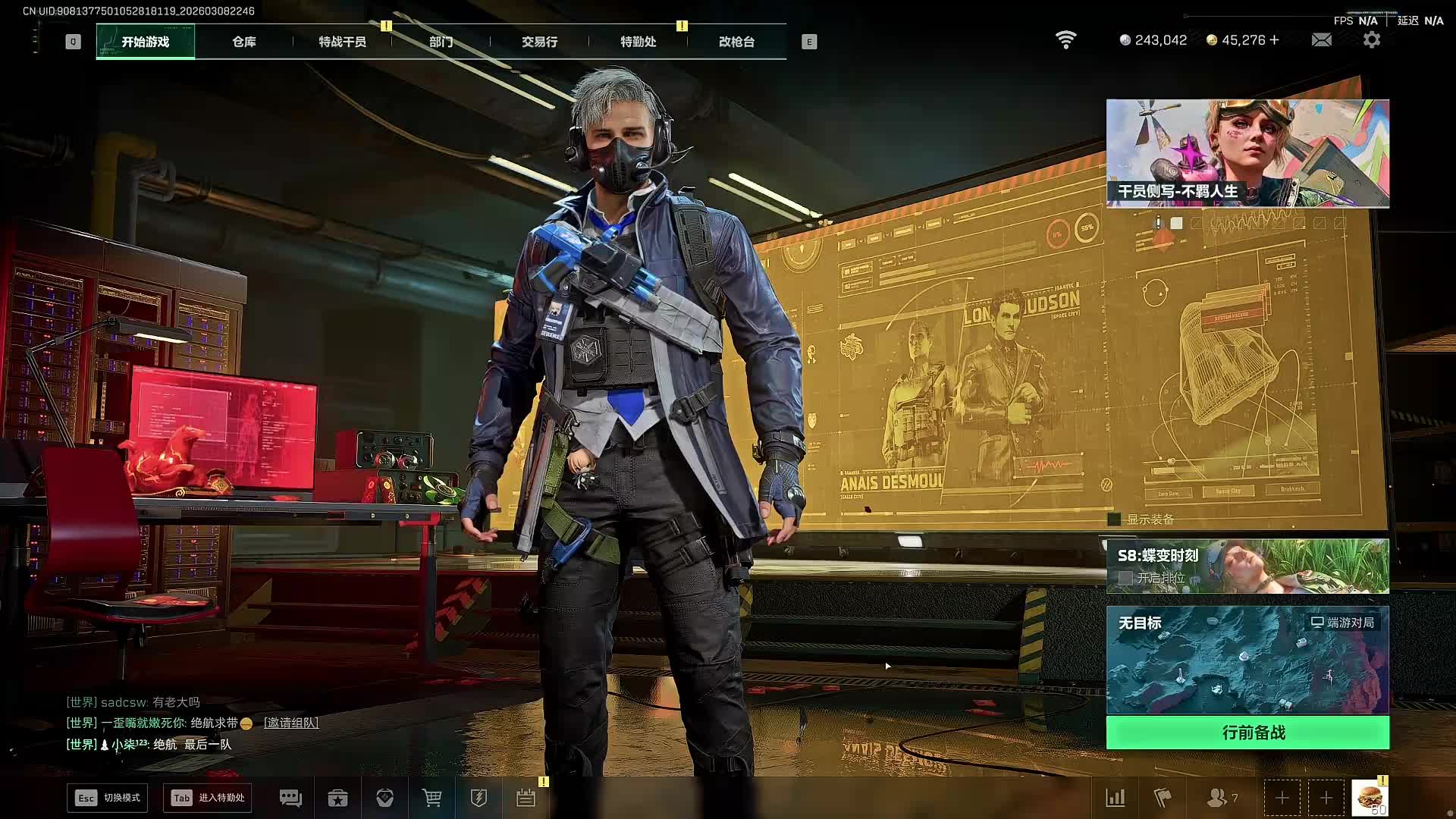Image resolution: width=1456 pixels, height=819 pixels.
Task: Switch to the 仓库 warehouse tab
Action: [x=243, y=42]
